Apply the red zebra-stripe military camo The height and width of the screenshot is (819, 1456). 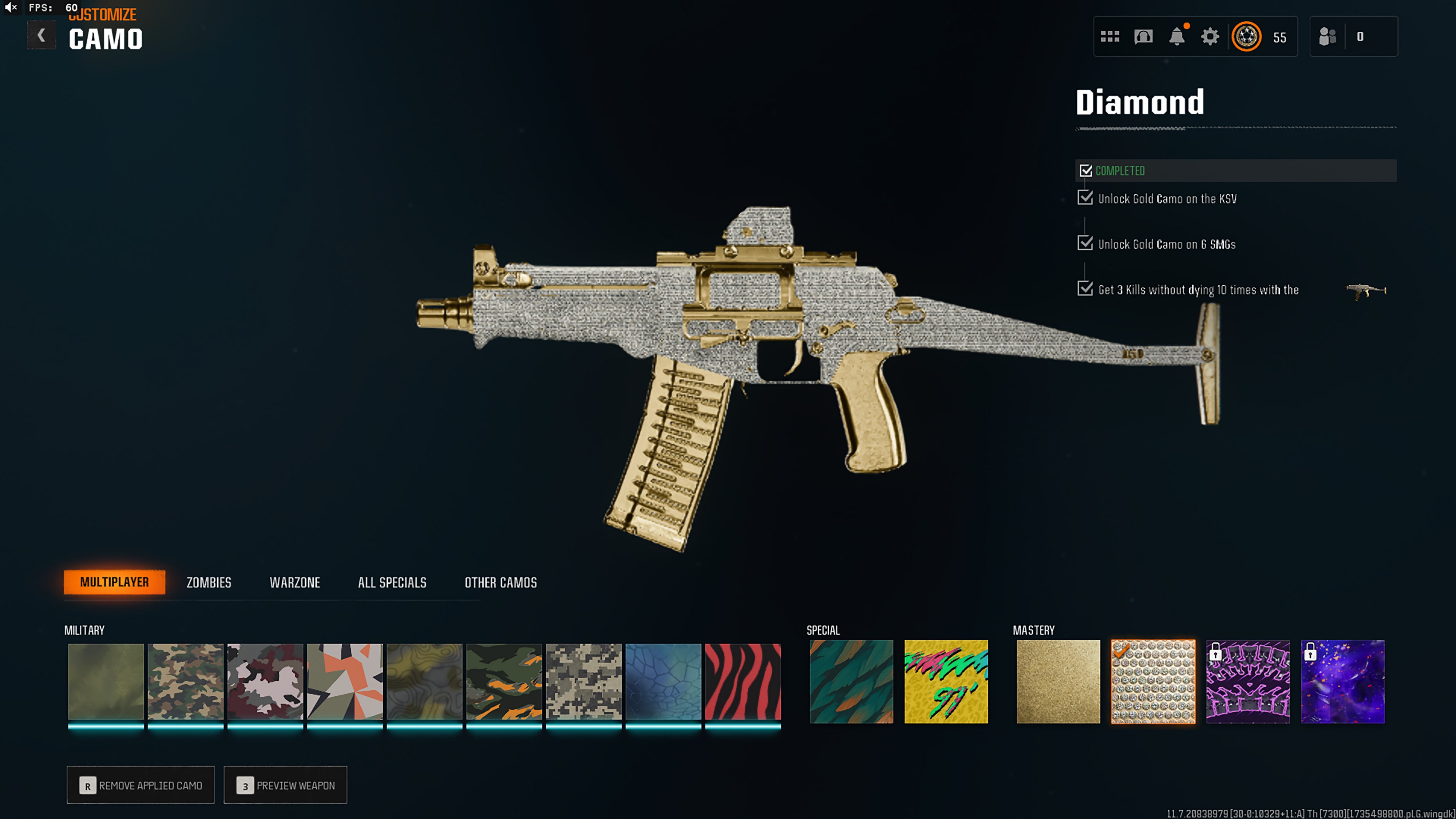tap(743, 681)
